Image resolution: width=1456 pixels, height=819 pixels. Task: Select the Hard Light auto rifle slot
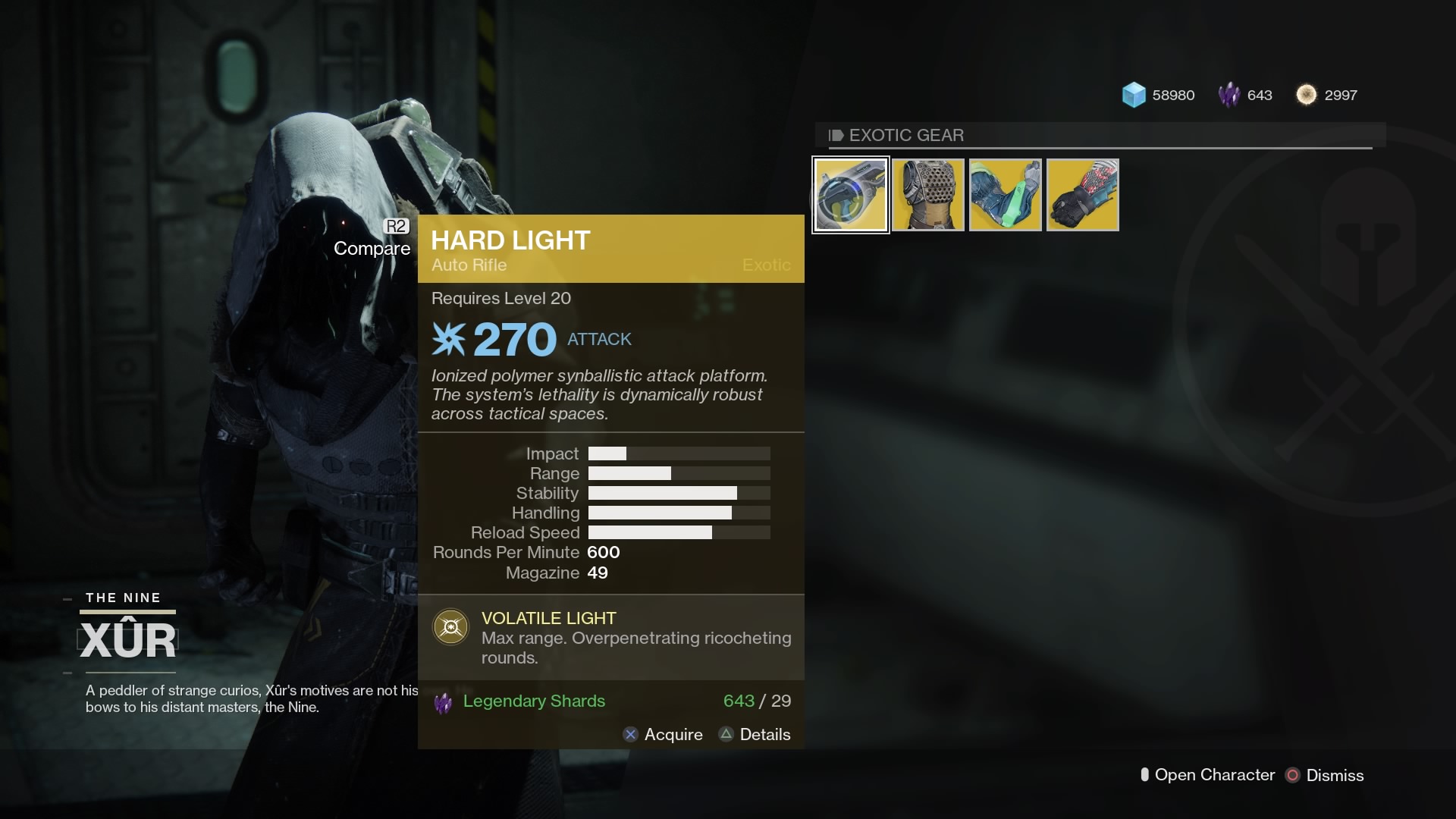850,195
